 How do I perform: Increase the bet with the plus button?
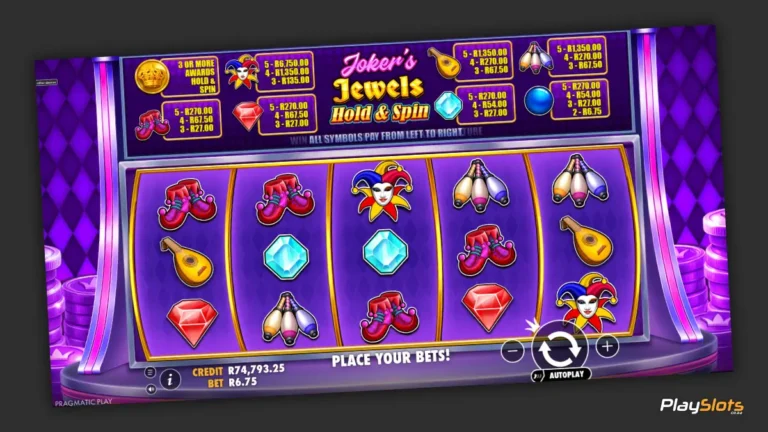606,346
